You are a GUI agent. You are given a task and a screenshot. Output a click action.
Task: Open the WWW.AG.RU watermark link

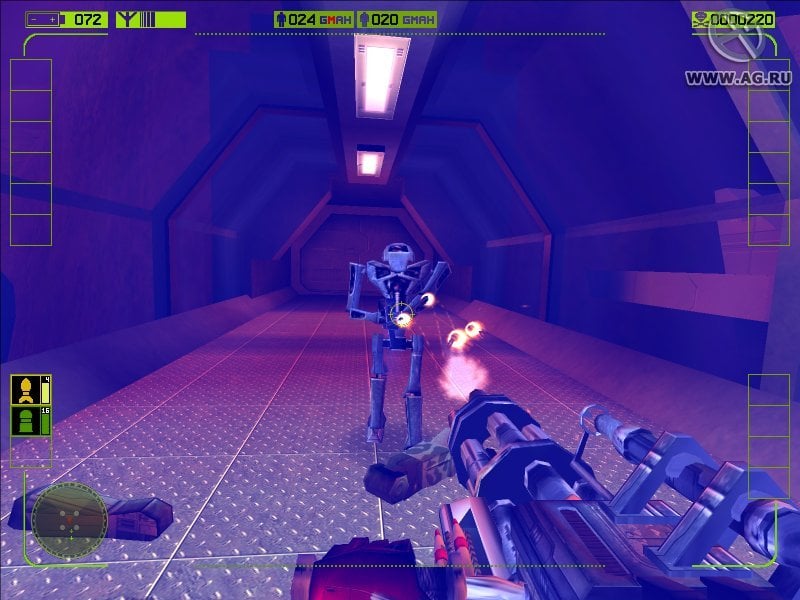pos(740,77)
